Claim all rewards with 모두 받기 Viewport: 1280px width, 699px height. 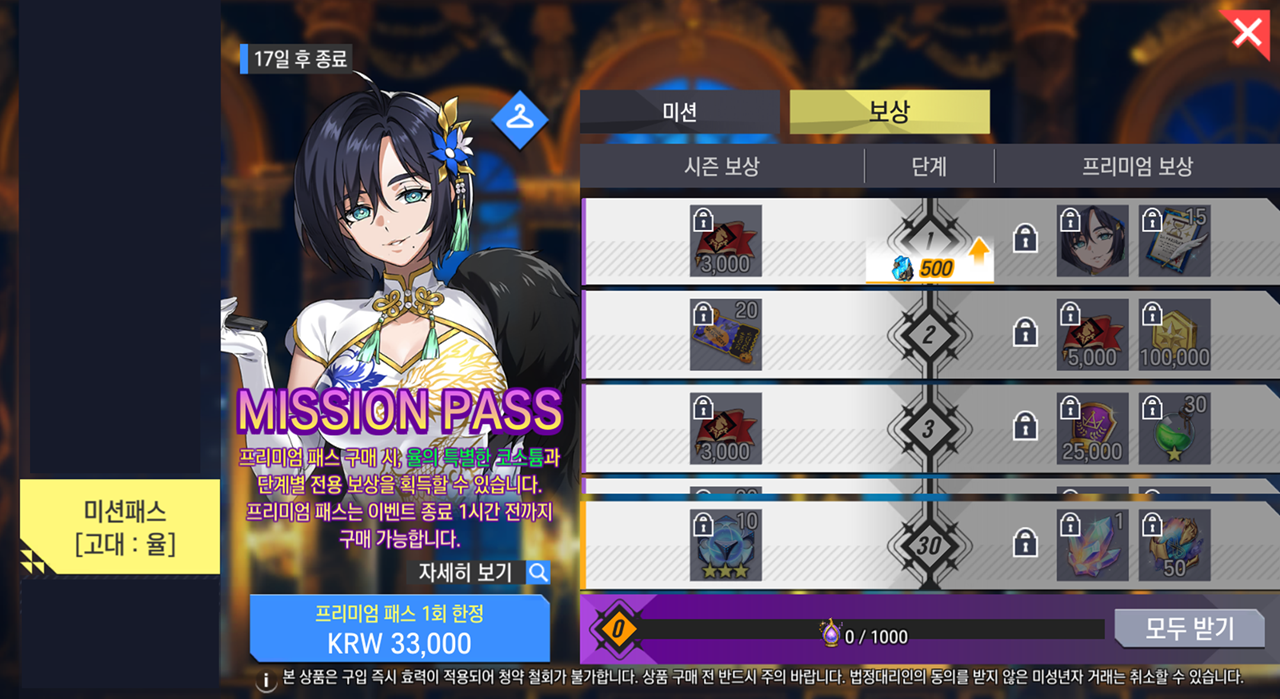click(1189, 629)
